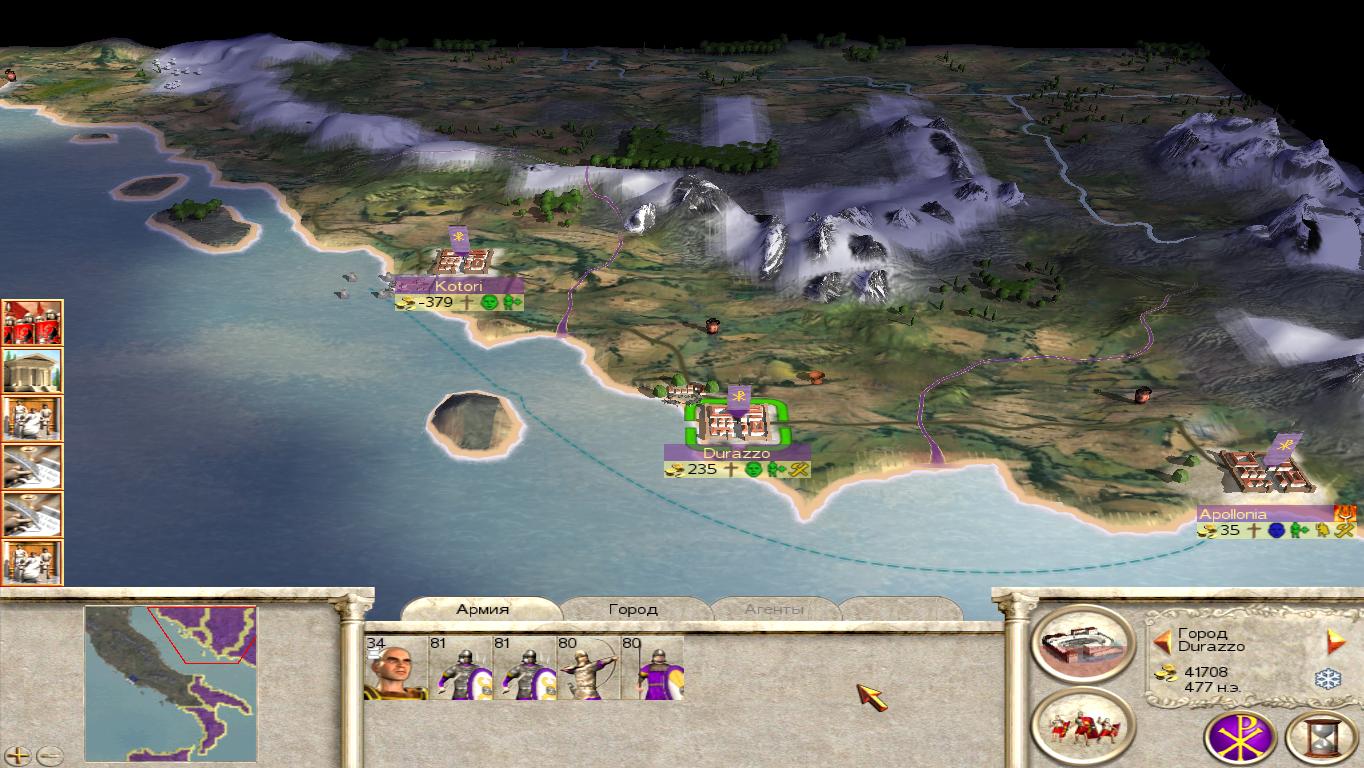Zoom out the minimap with minus button
The height and width of the screenshot is (768, 1364).
coord(49,756)
